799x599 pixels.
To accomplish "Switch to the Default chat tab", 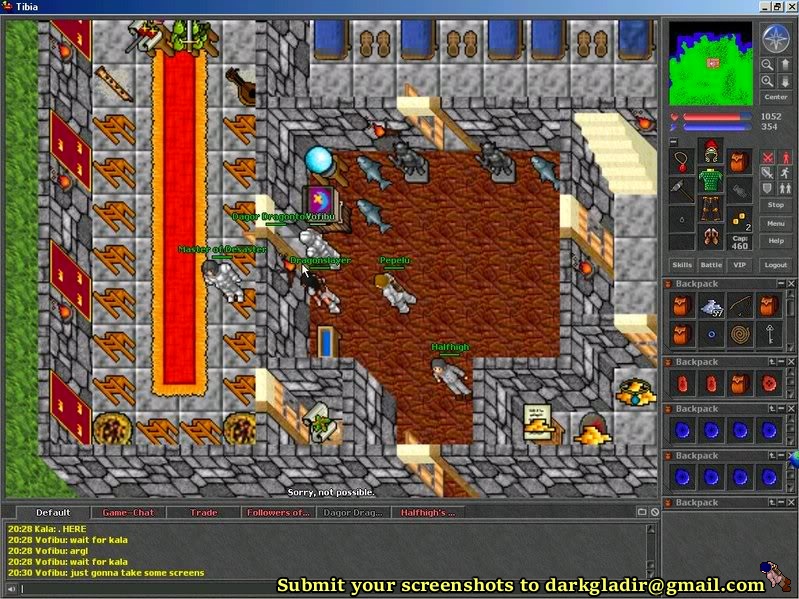I will (x=52, y=512).
